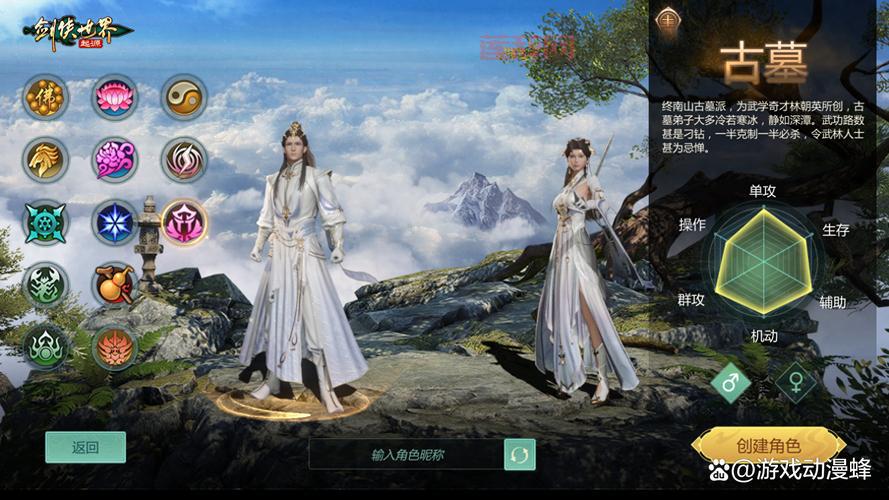Go back with the 返回 button
The height and width of the screenshot is (500, 889).
pos(85,447)
